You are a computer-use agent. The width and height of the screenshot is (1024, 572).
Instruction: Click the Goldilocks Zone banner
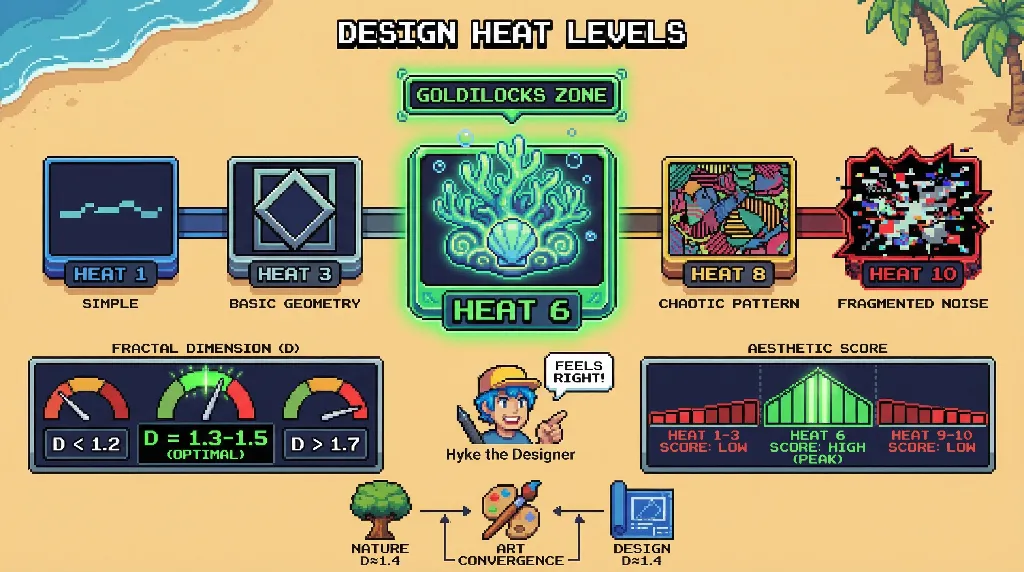pos(511,96)
